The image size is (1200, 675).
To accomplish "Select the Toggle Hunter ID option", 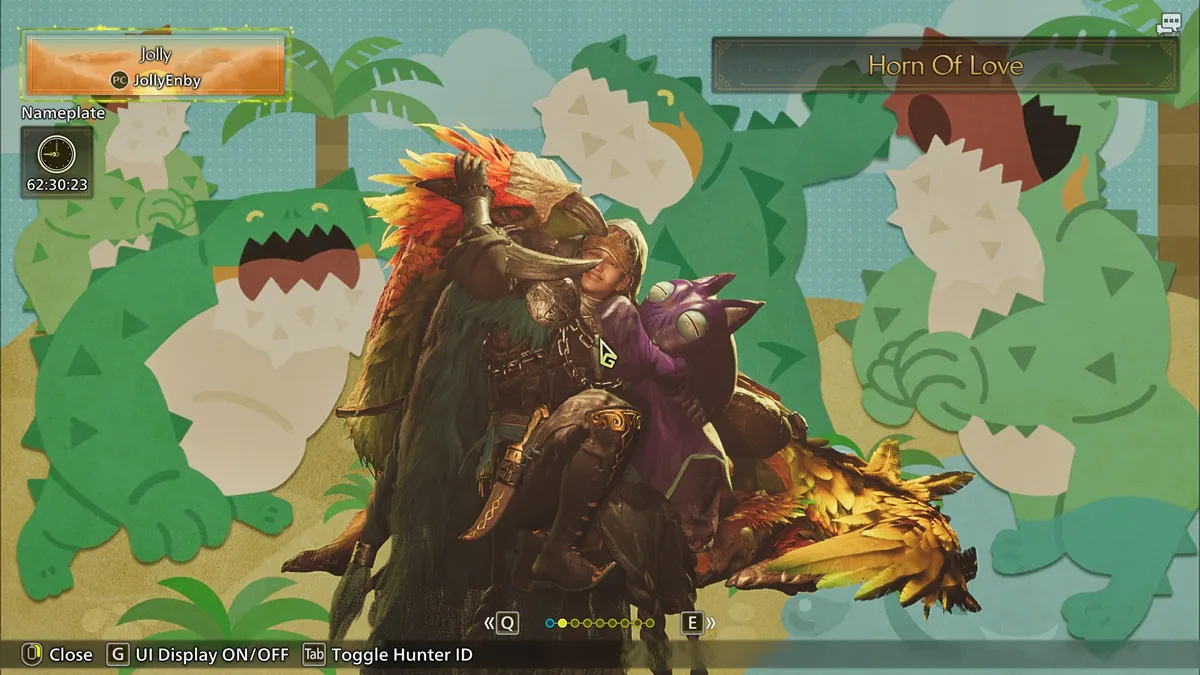I will [388, 655].
